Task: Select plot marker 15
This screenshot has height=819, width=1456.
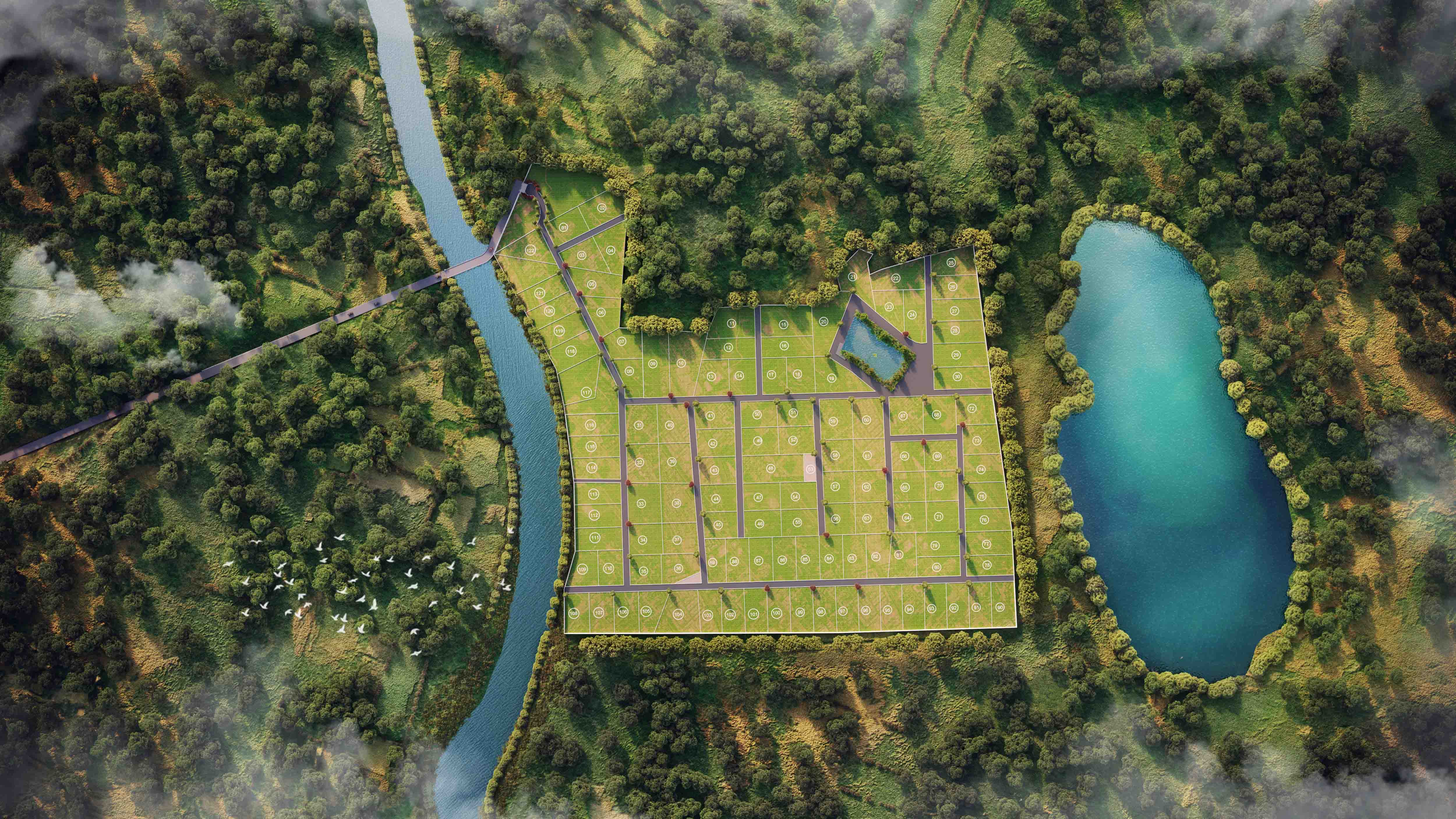Action: point(783,324)
